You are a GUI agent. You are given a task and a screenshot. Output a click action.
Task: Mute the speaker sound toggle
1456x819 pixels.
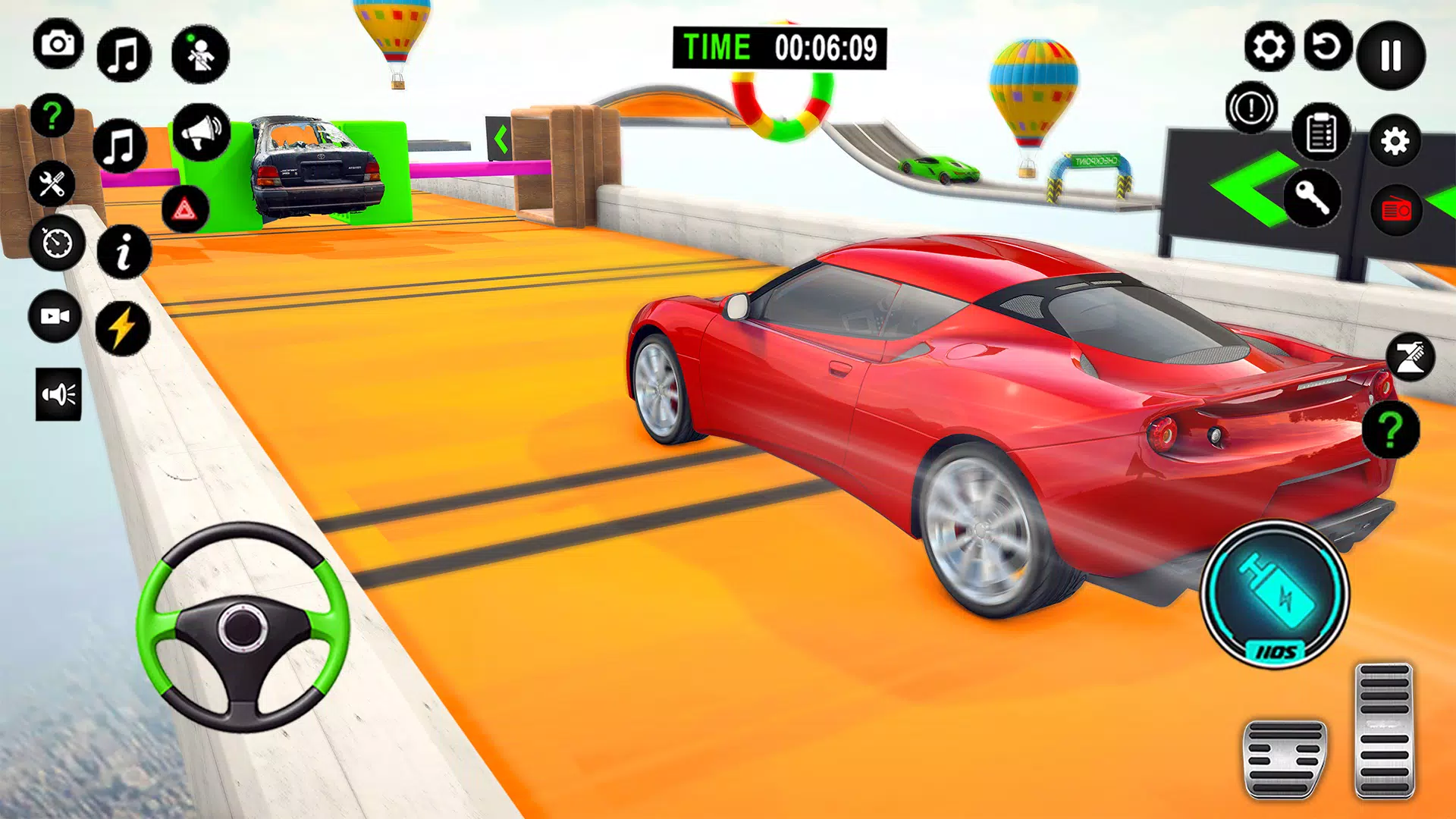tap(58, 392)
